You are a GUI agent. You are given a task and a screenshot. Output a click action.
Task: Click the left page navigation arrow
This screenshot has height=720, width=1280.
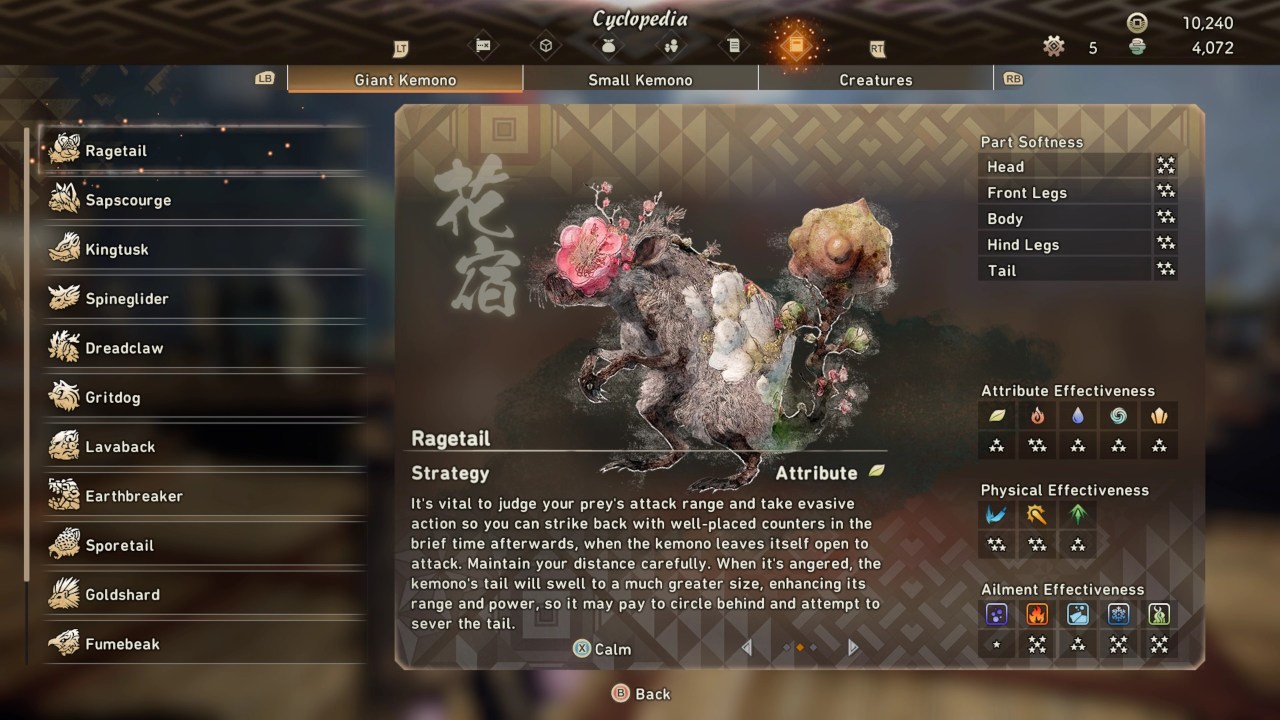[x=746, y=648]
